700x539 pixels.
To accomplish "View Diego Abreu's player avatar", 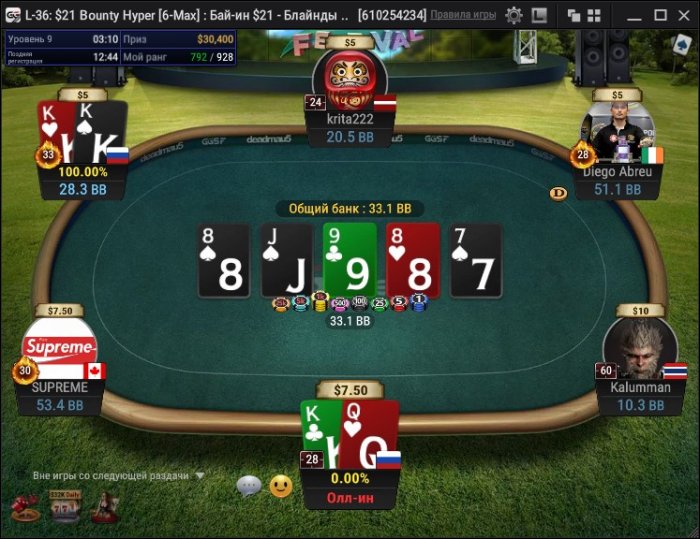I will coord(617,132).
